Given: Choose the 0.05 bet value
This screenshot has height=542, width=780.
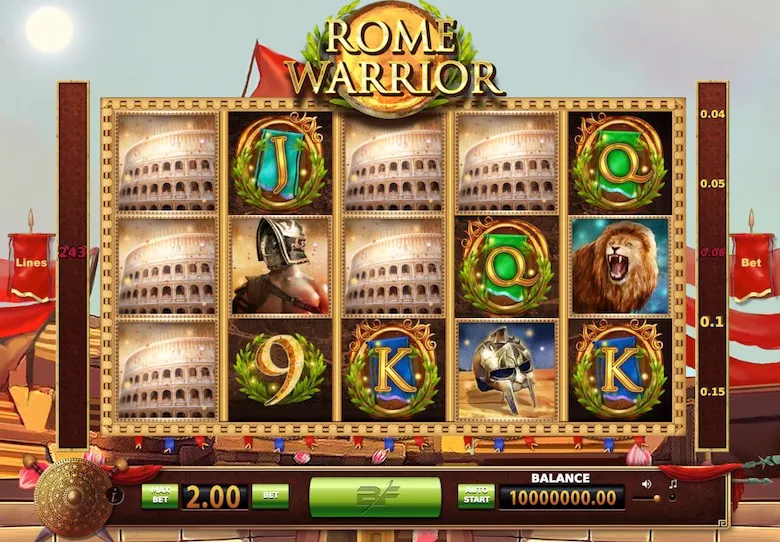Looking at the screenshot, I should (x=712, y=183).
